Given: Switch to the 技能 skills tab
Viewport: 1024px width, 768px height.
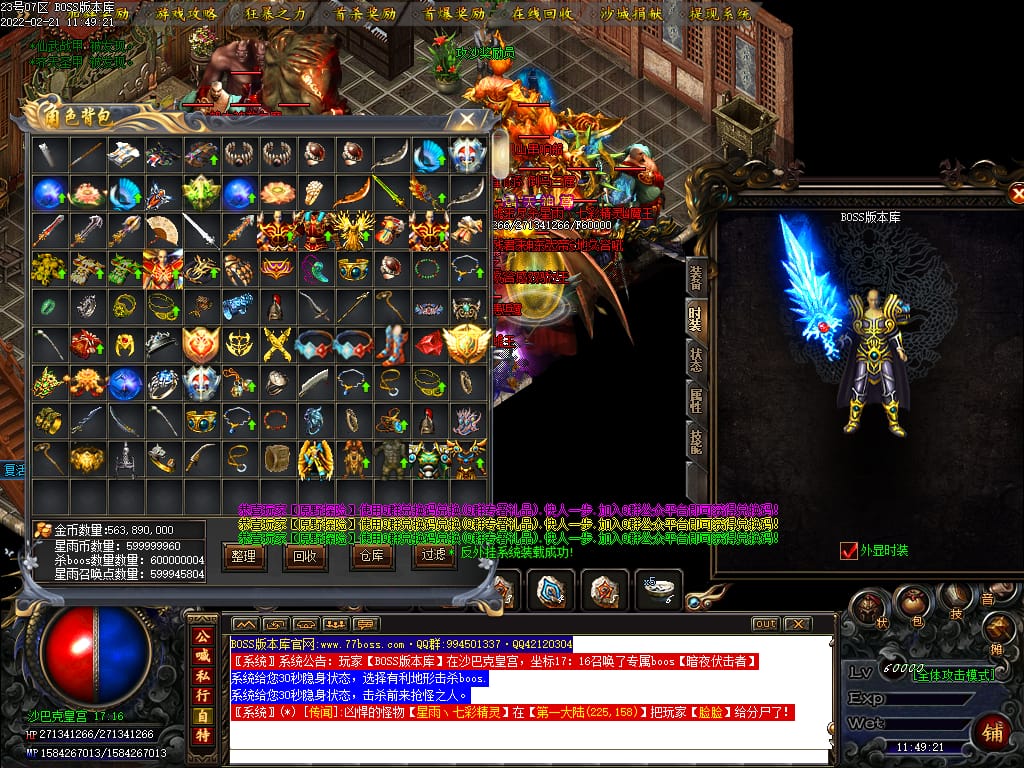Looking at the screenshot, I should (x=696, y=440).
